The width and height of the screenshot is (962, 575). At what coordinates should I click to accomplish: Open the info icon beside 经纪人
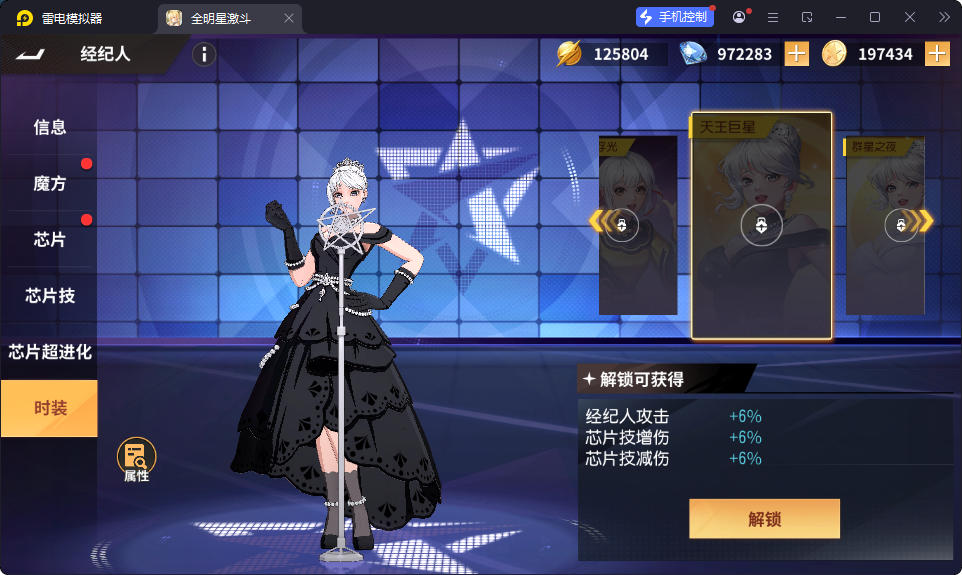pos(203,55)
